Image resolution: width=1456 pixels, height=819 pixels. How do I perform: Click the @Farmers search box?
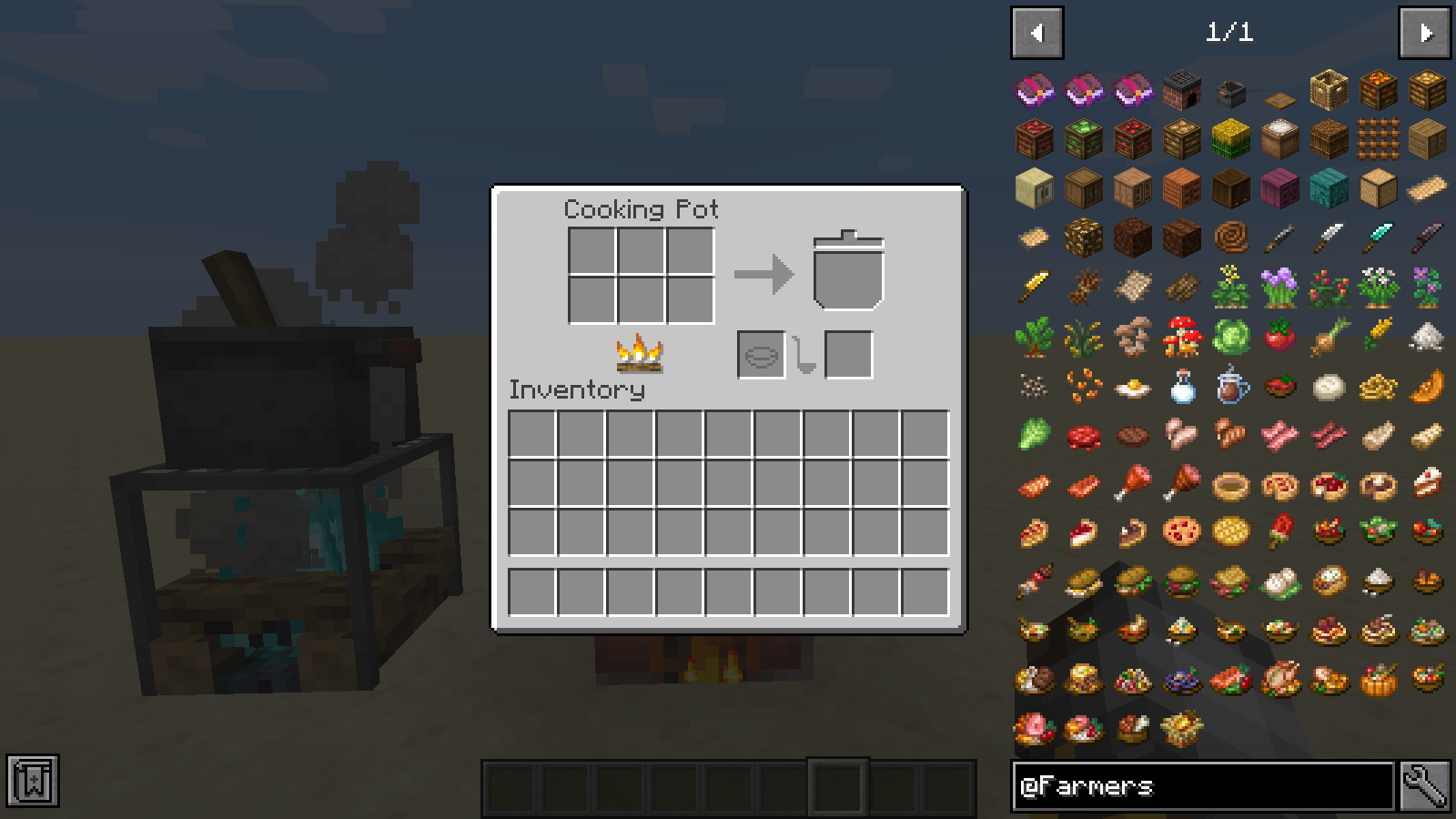[1202, 786]
